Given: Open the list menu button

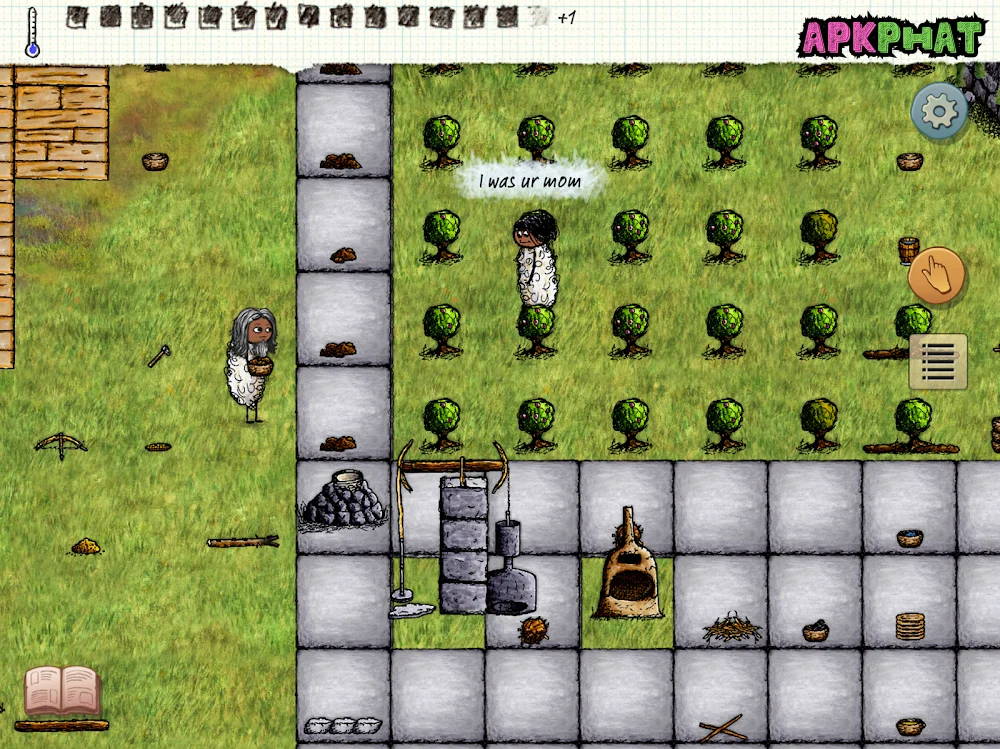Looking at the screenshot, I should pyautogui.click(x=938, y=361).
